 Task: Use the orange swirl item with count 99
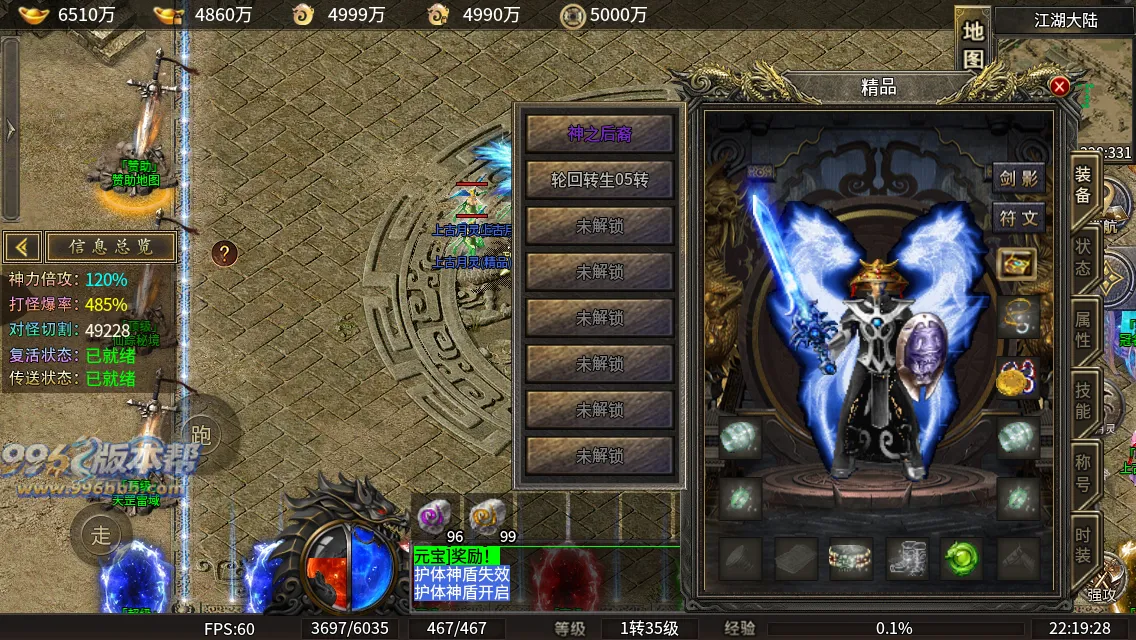(487, 517)
